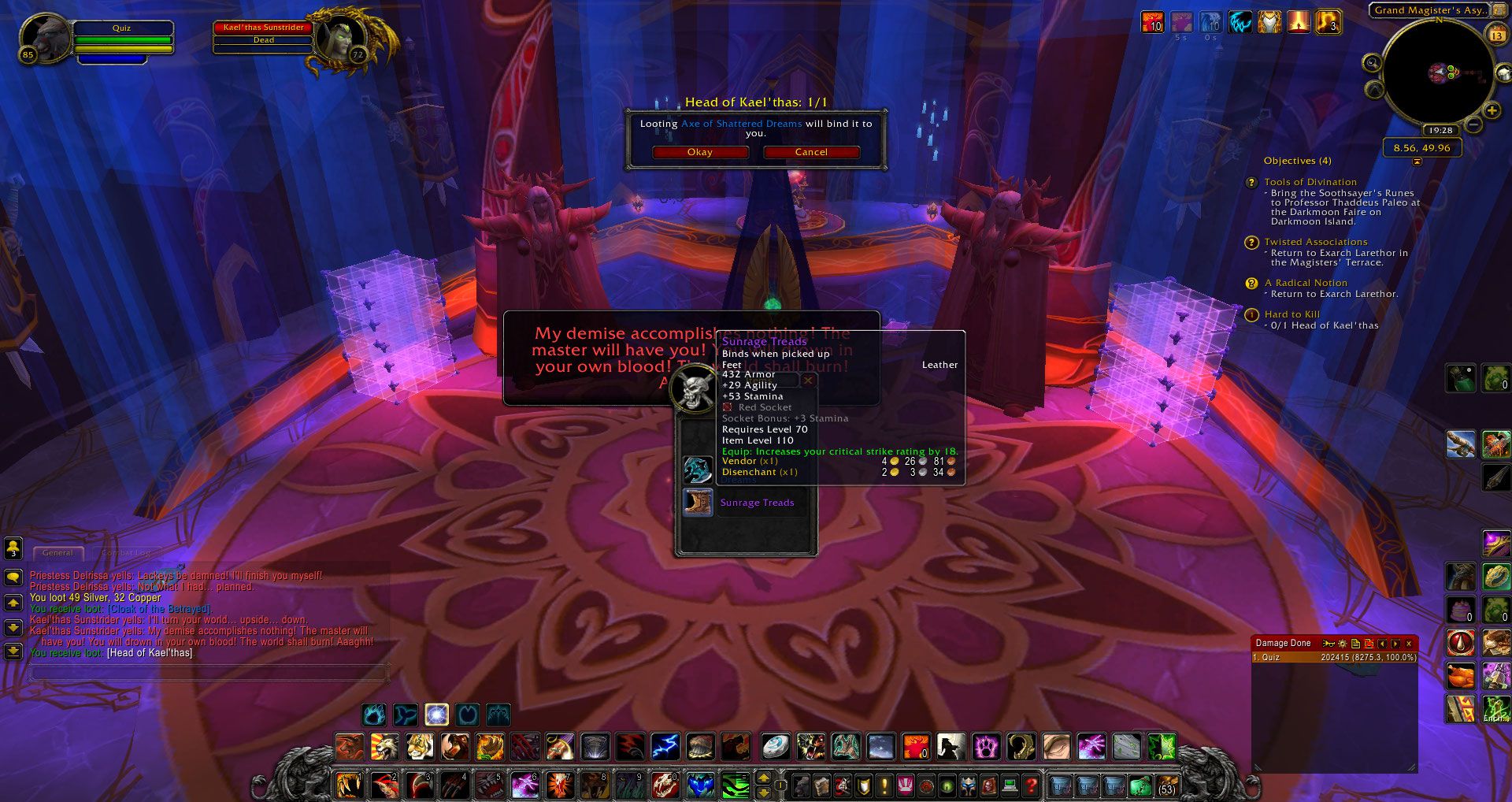
Task: Loot the Axe of Shattered Dreams icon
Action: coord(698,470)
